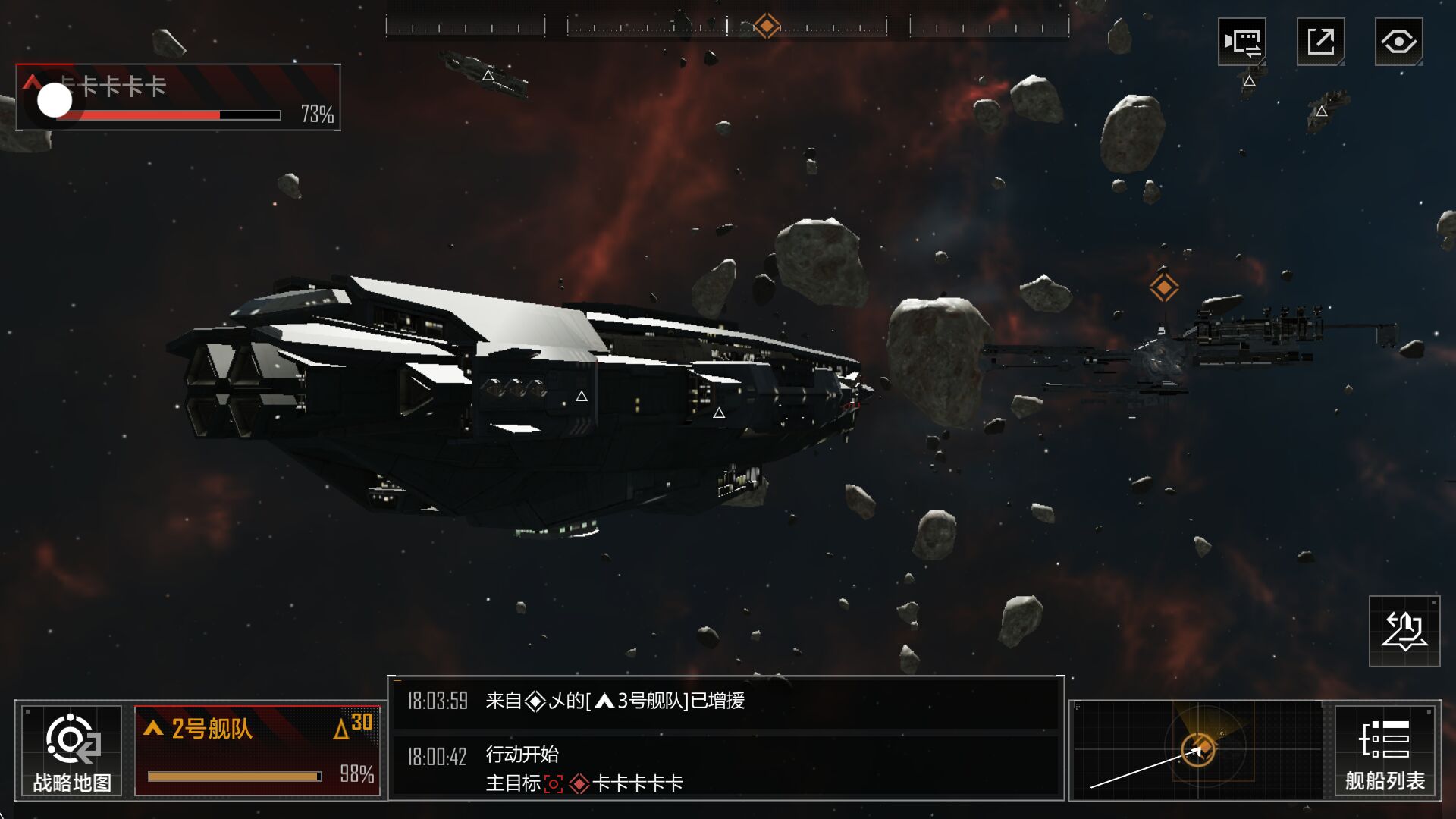1456x819 pixels.
Task: Toggle the eye visibility icon
Action: (x=1398, y=42)
